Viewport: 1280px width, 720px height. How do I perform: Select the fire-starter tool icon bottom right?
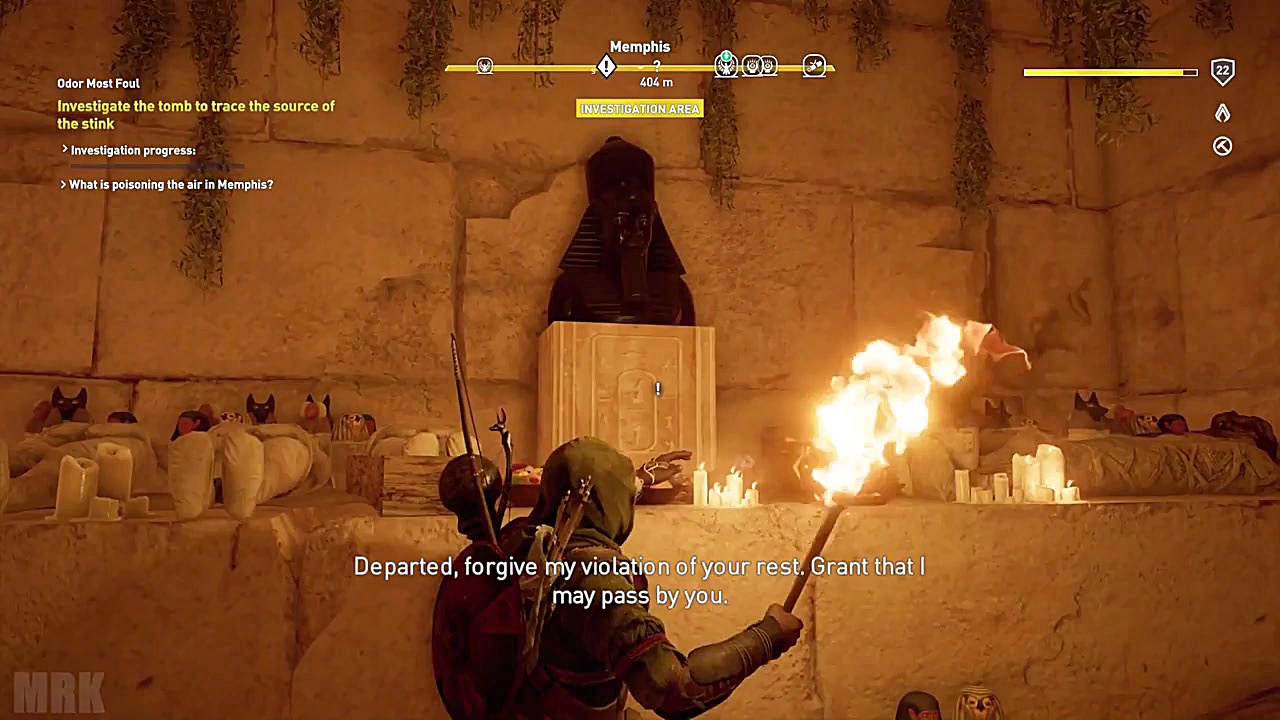coord(1222,146)
